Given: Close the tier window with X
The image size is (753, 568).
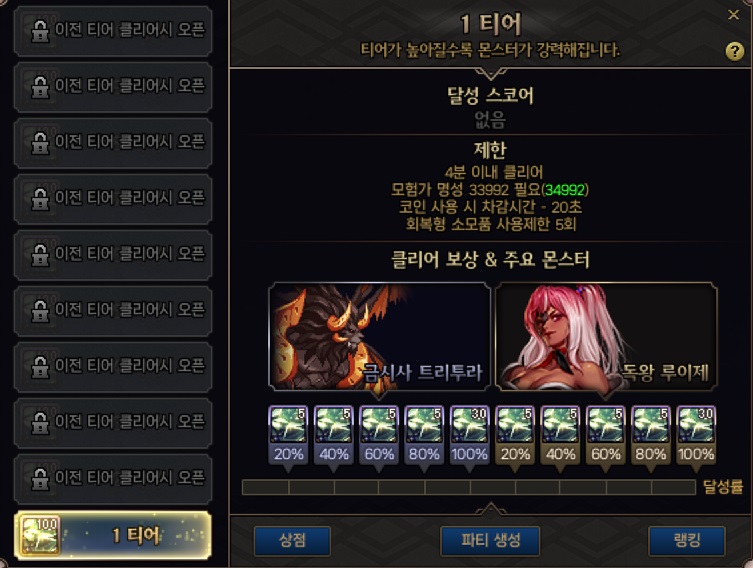Looking at the screenshot, I should tap(734, 15).
